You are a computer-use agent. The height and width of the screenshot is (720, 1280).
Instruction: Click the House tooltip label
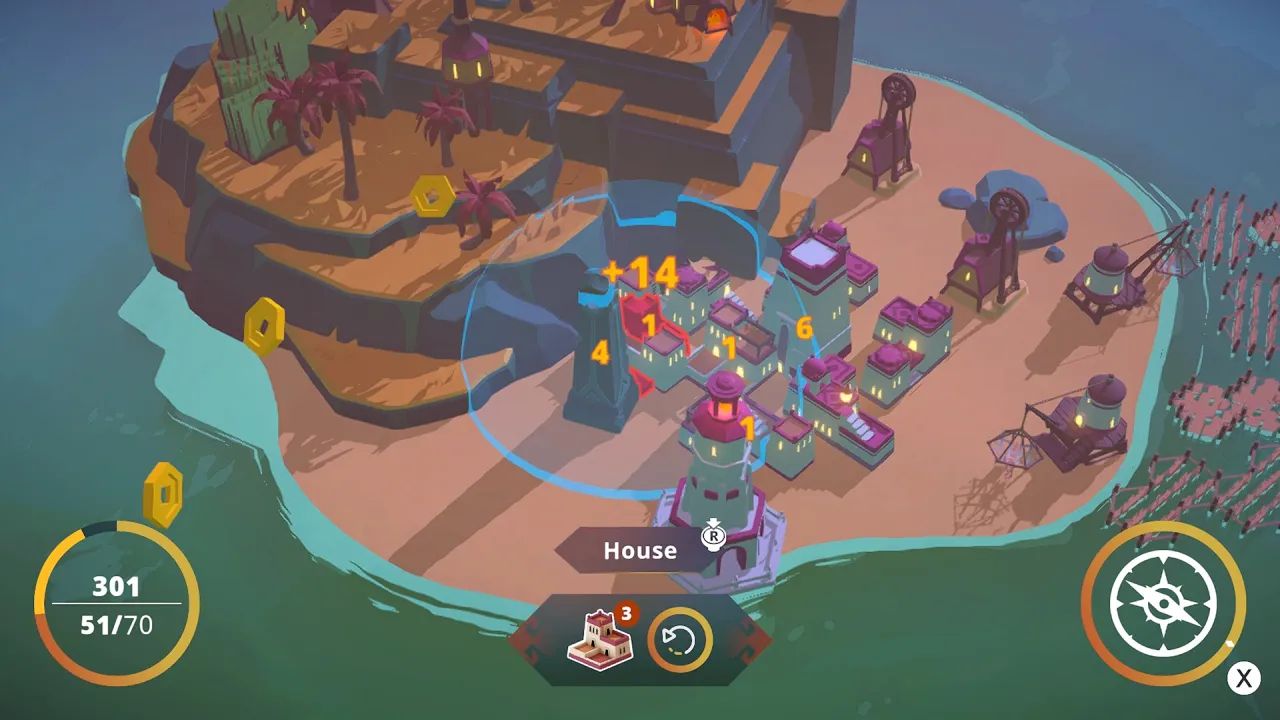[x=640, y=550]
